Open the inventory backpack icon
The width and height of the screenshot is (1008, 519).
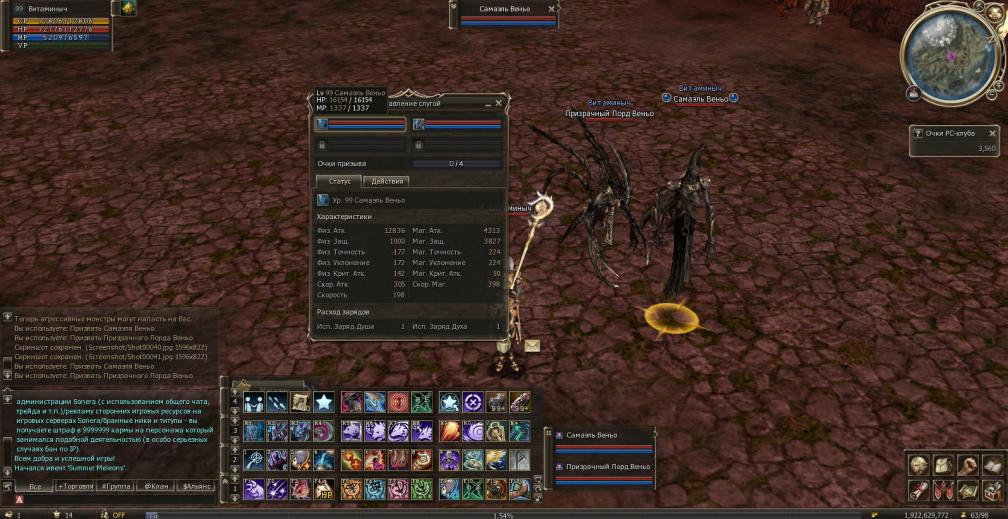click(942, 466)
